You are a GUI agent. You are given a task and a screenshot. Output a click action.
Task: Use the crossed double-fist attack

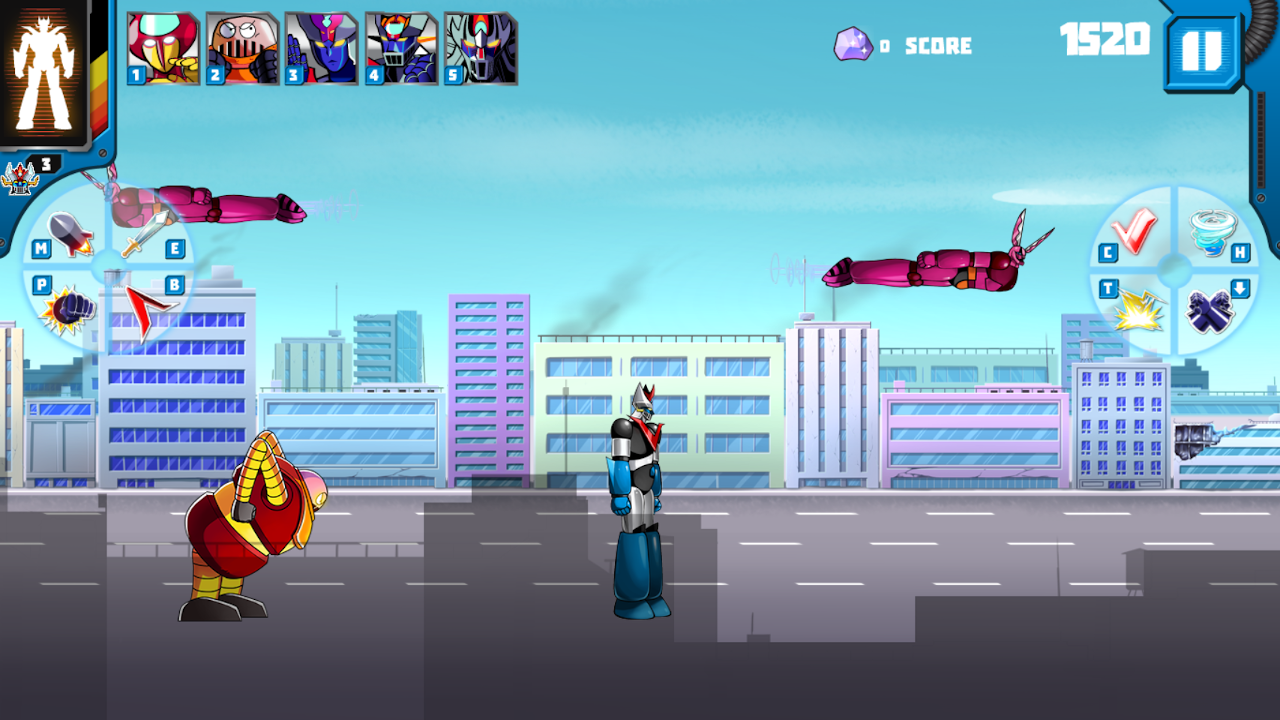[1210, 310]
